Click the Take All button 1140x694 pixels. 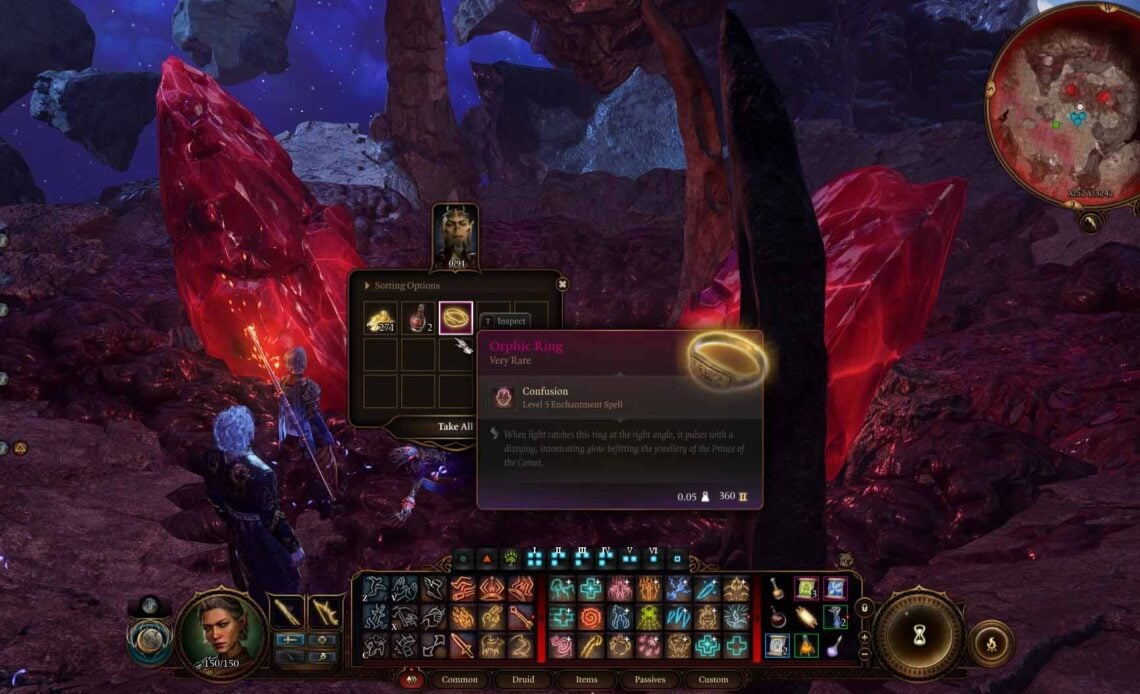coord(454,426)
